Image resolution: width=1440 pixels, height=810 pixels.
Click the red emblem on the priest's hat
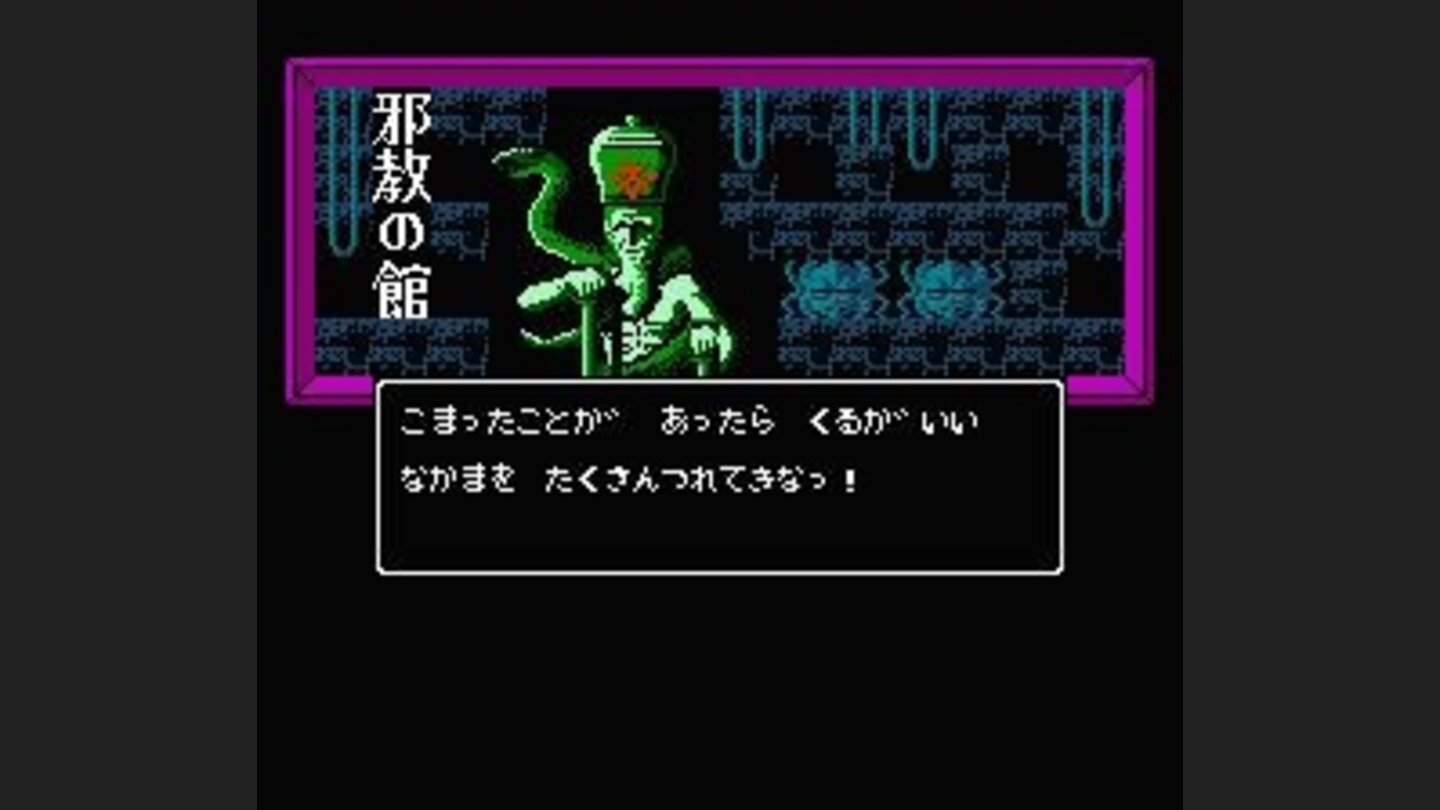pos(633,178)
